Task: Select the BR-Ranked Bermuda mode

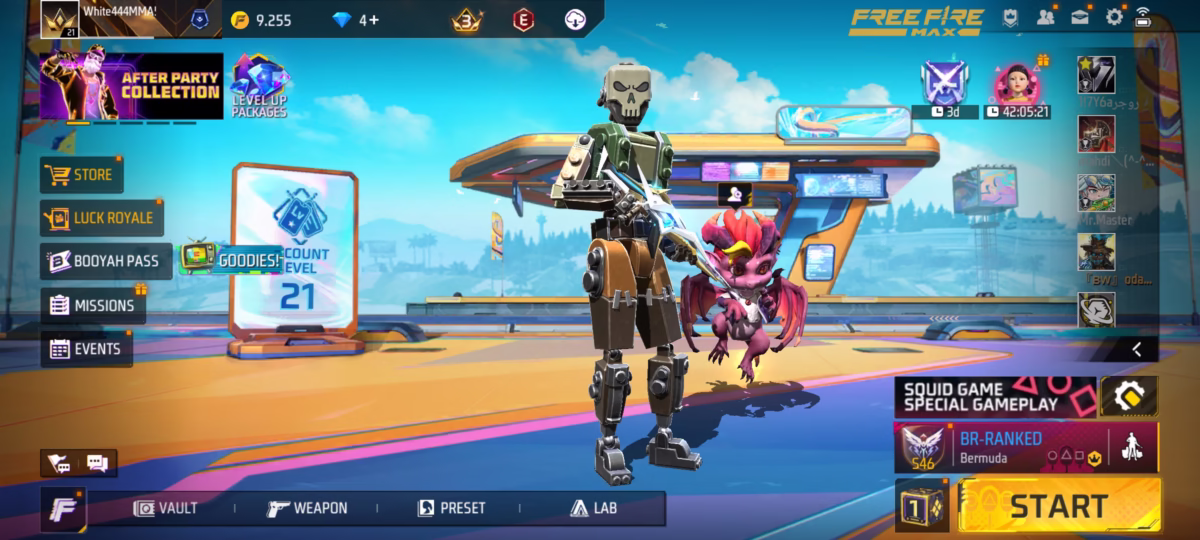Action: pos(1010,446)
